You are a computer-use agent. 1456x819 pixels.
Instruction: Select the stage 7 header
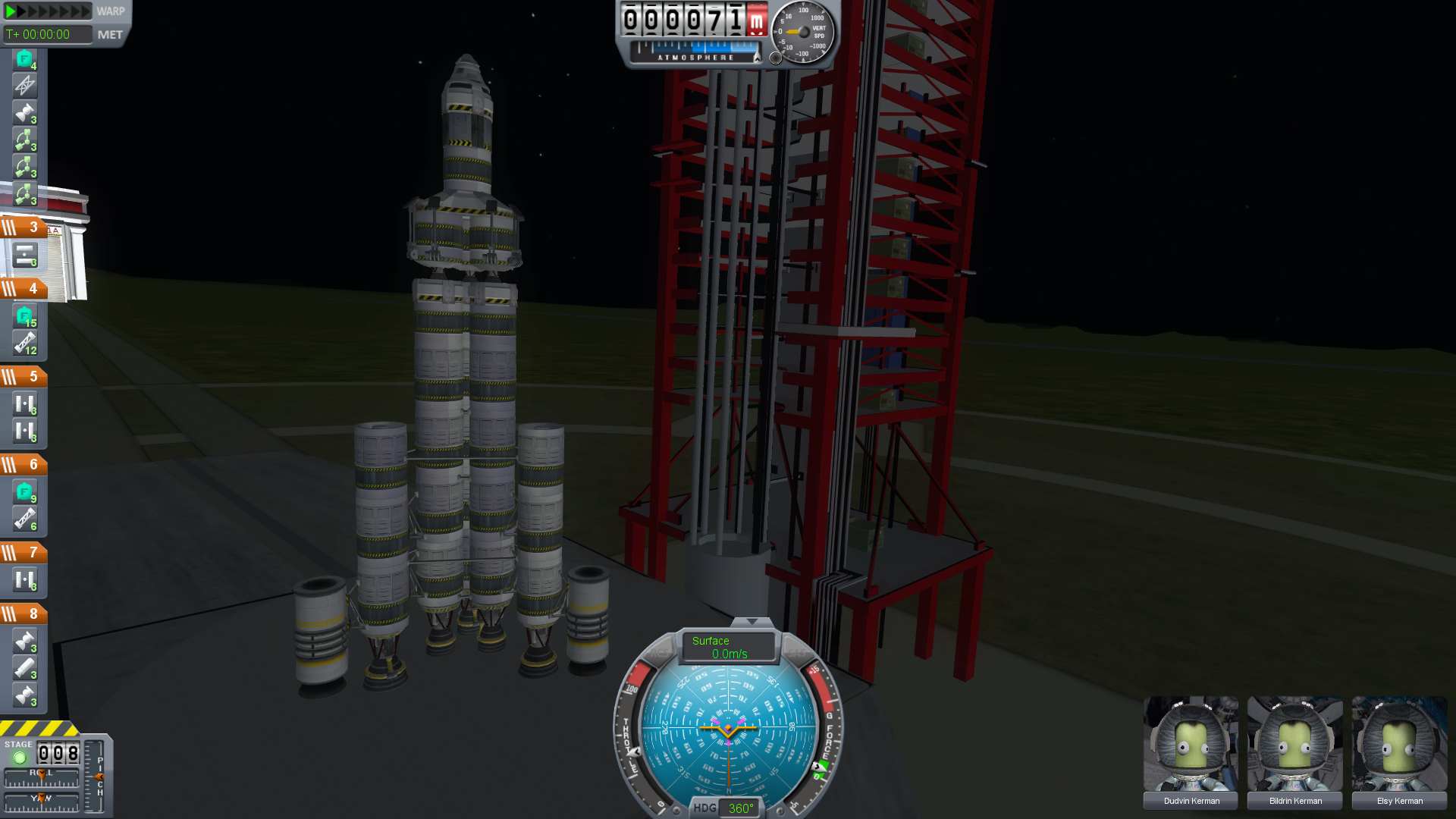pyautogui.click(x=24, y=553)
